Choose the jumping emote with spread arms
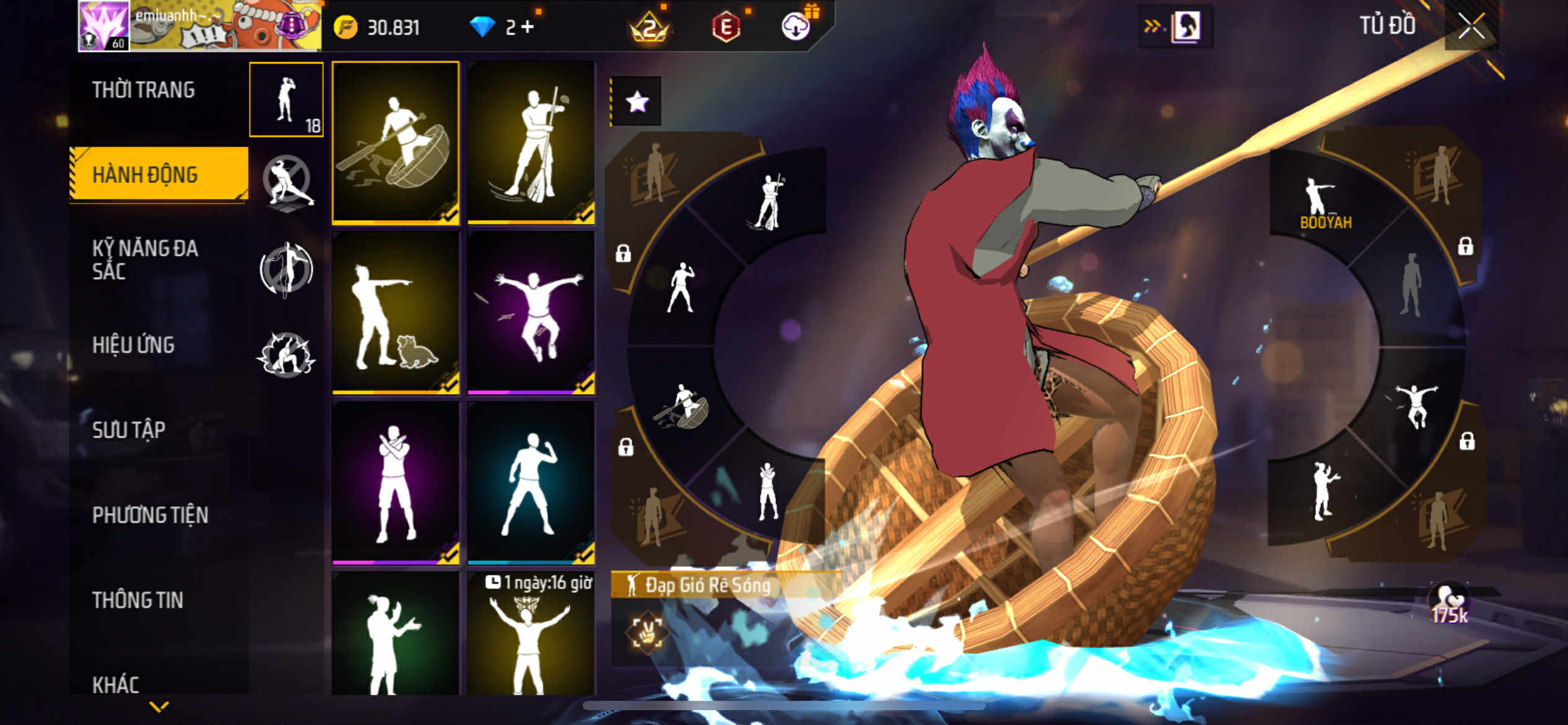1568x725 pixels. 531,313
